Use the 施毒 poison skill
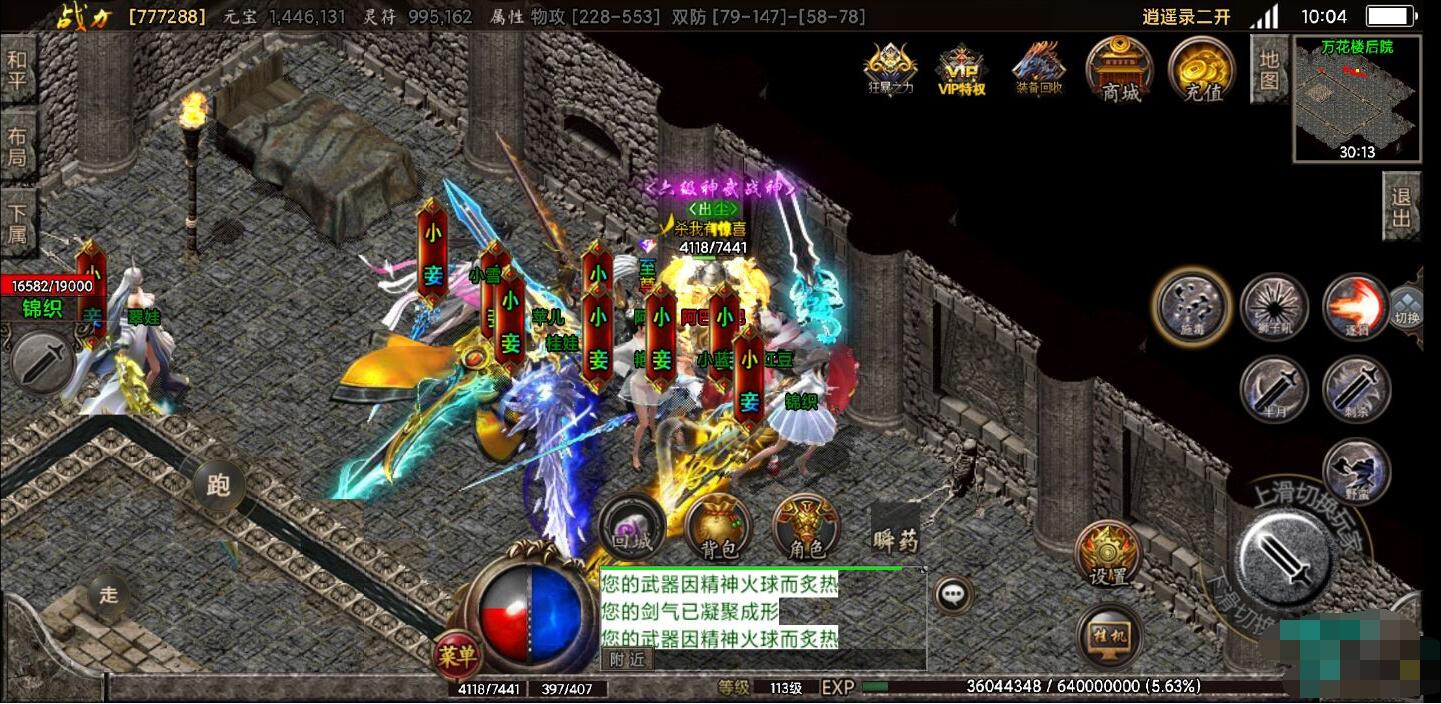 pos(1190,306)
